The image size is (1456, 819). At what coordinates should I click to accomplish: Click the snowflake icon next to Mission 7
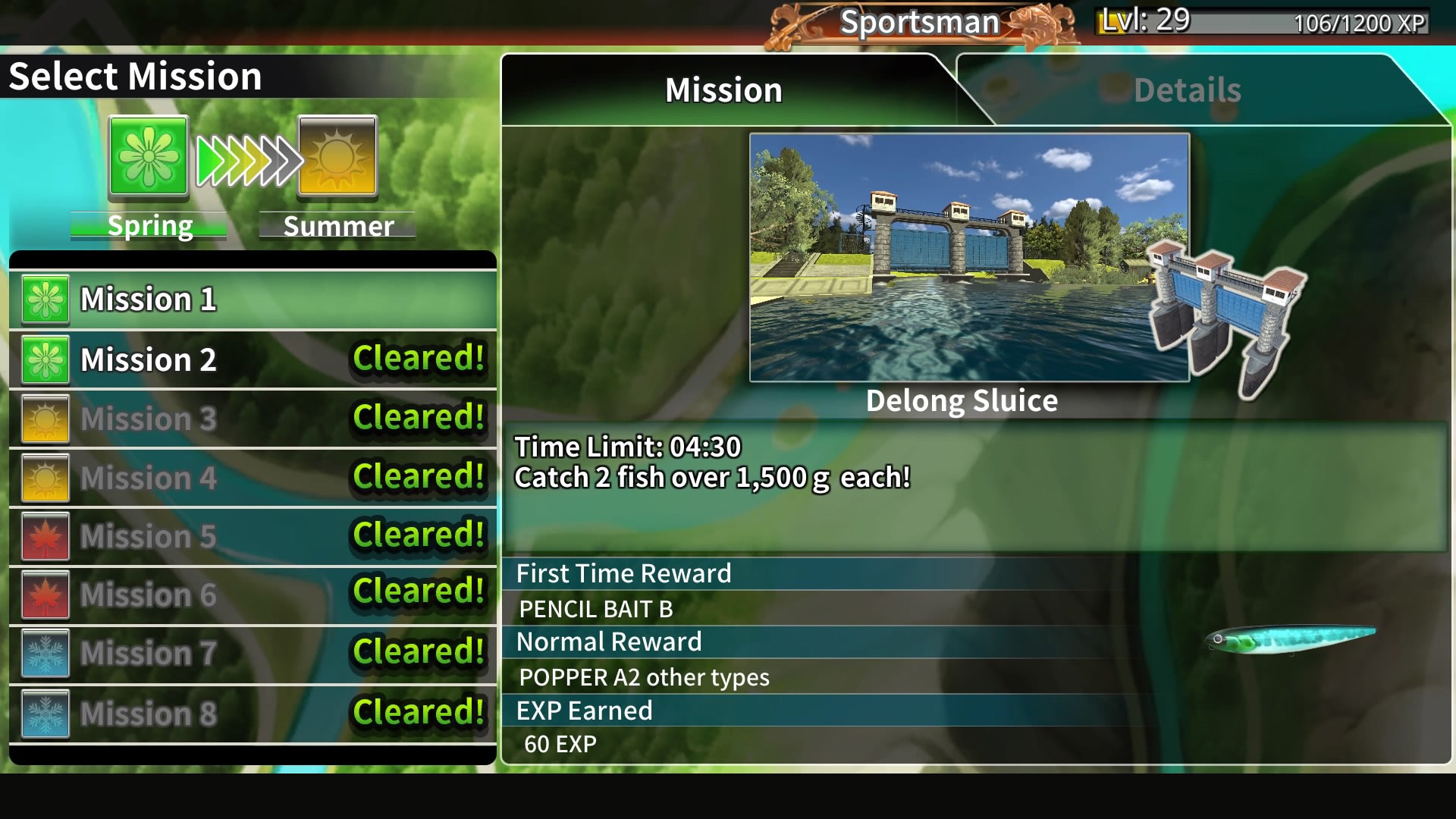tap(45, 653)
